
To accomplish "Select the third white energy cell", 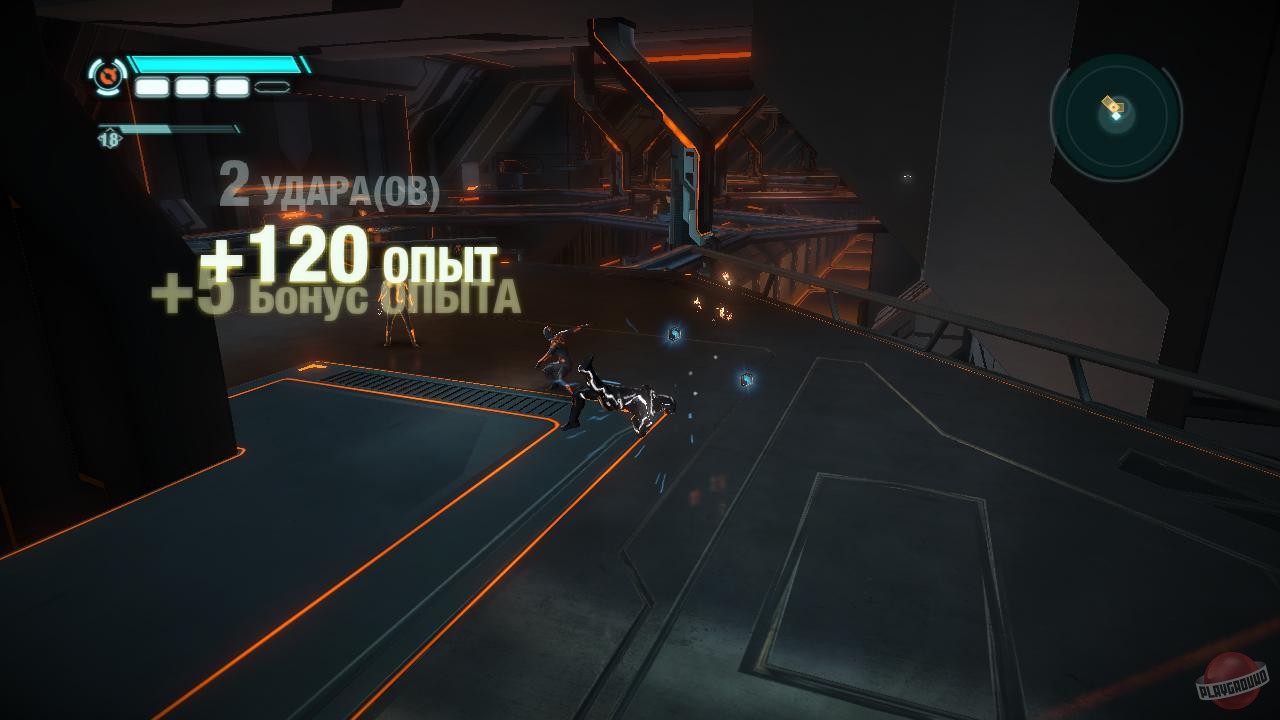I will pyautogui.click(x=231, y=86).
